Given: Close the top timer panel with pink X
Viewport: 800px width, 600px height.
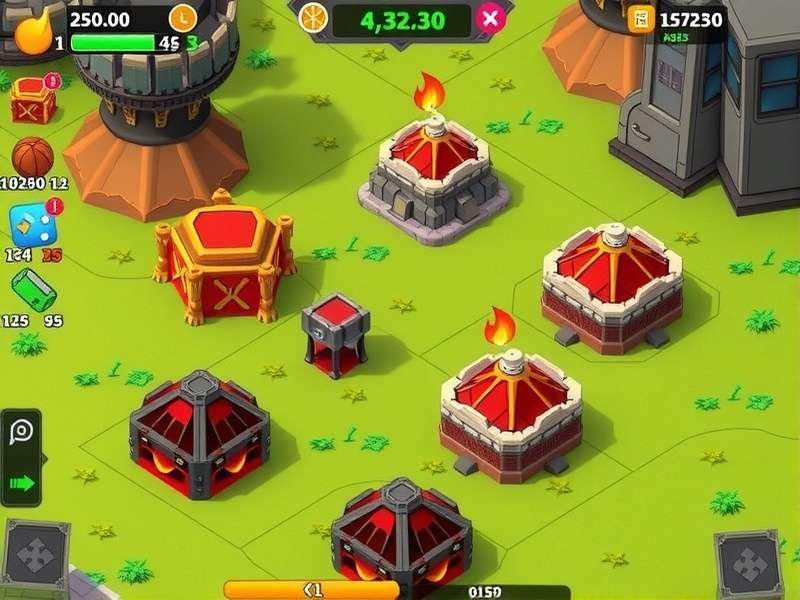Looking at the screenshot, I should [490, 18].
